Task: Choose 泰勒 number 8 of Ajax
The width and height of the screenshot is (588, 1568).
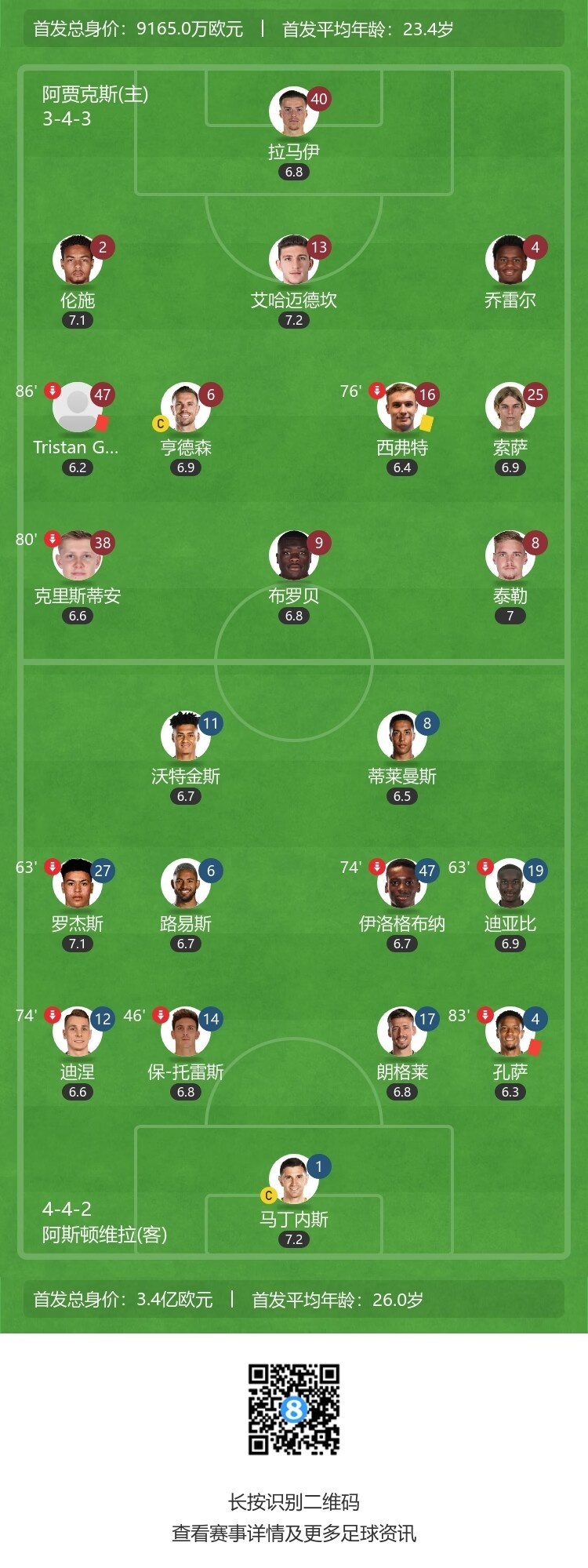Action: 510,556
